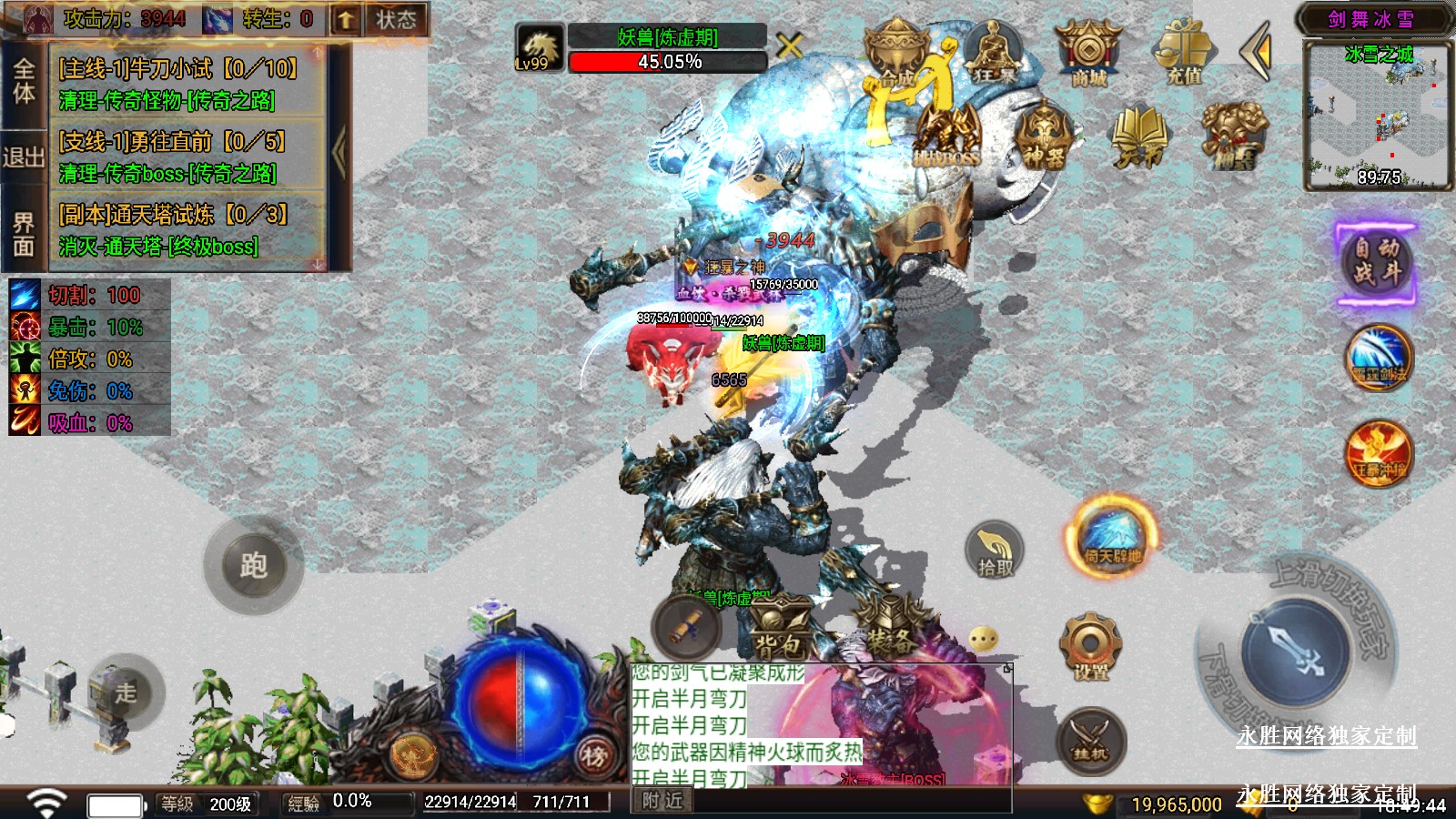Open the 合成 crafting cauldron icon
1456x819 pixels.
point(896,55)
